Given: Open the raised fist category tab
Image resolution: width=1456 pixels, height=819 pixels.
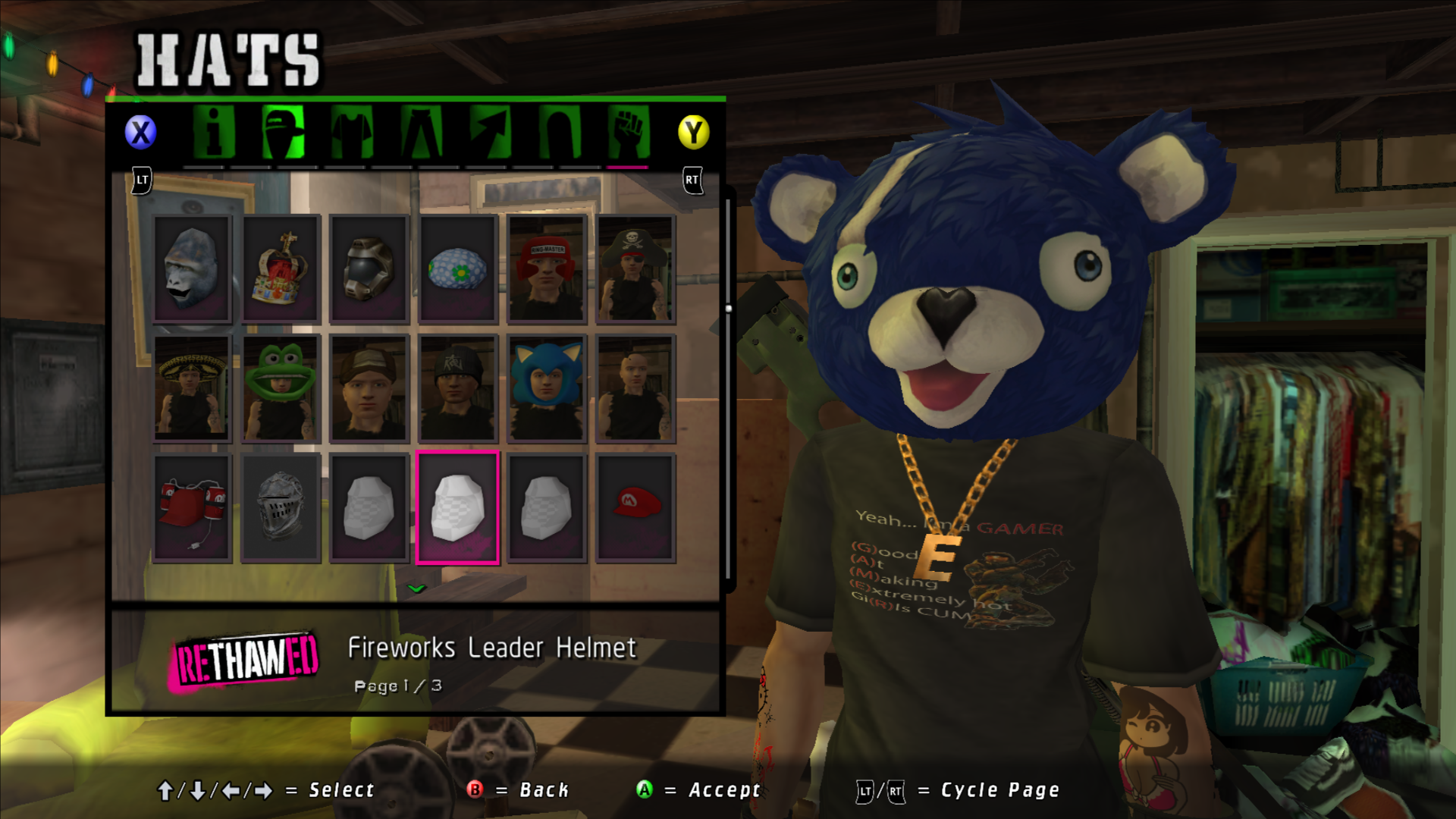Looking at the screenshot, I should (628, 132).
